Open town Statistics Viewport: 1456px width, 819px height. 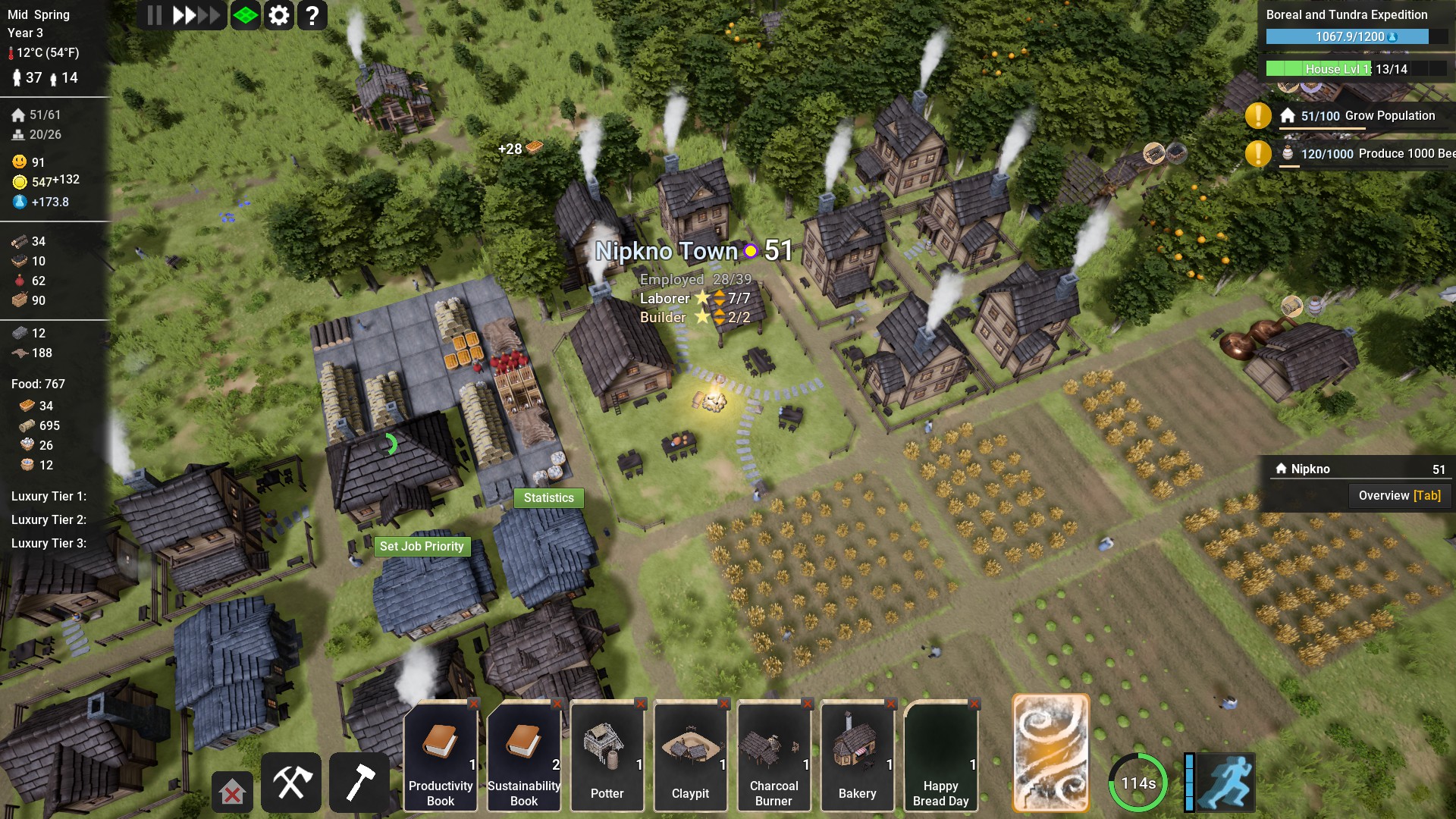548,498
